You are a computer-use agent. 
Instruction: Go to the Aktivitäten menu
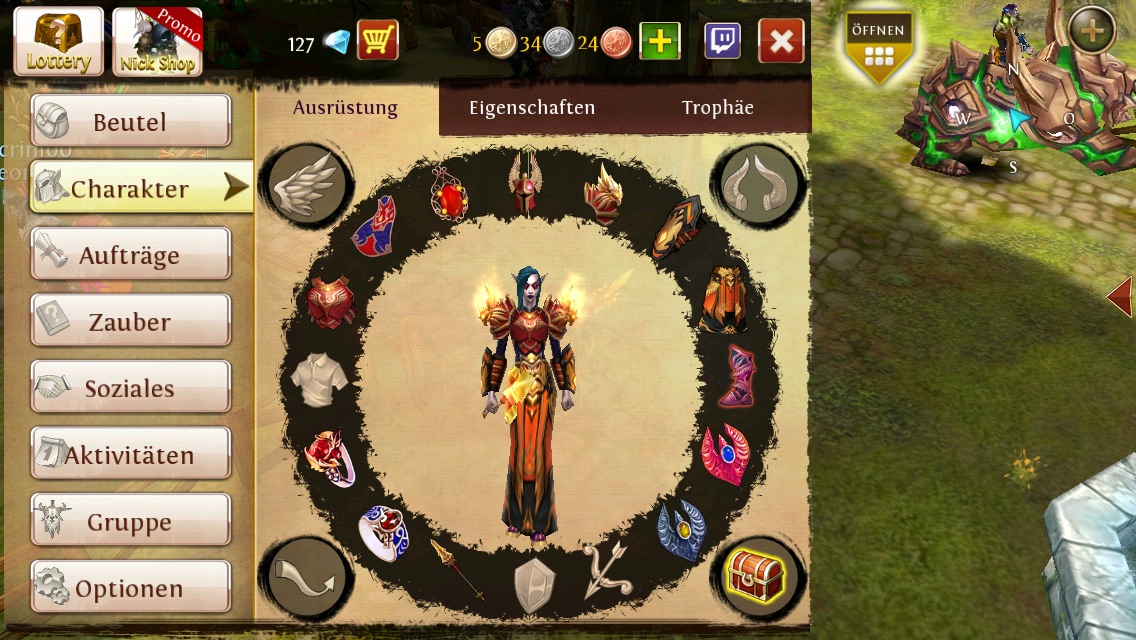pos(130,455)
